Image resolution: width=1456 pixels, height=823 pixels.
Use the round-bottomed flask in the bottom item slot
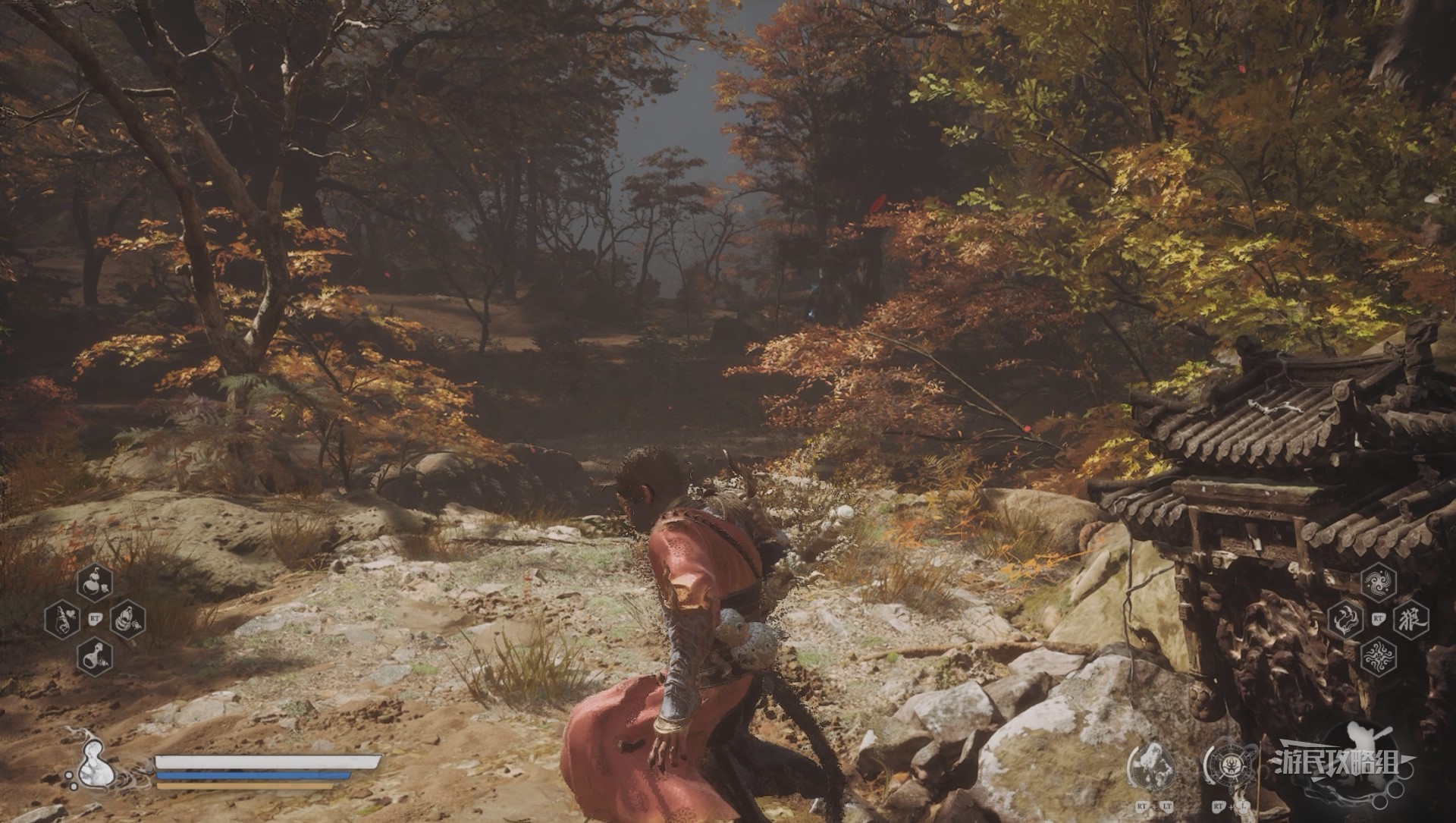95,656
